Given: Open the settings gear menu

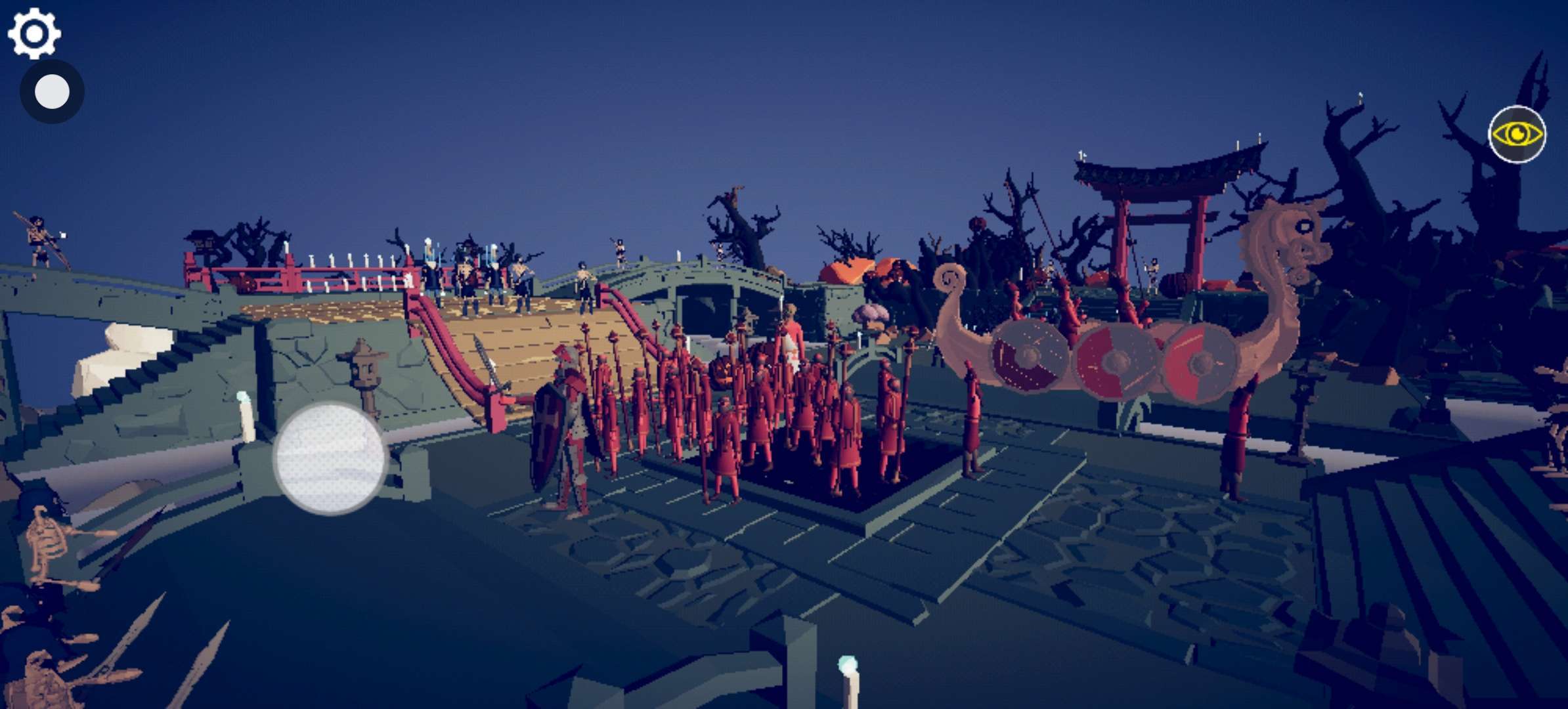Looking at the screenshot, I should (34, 33).
